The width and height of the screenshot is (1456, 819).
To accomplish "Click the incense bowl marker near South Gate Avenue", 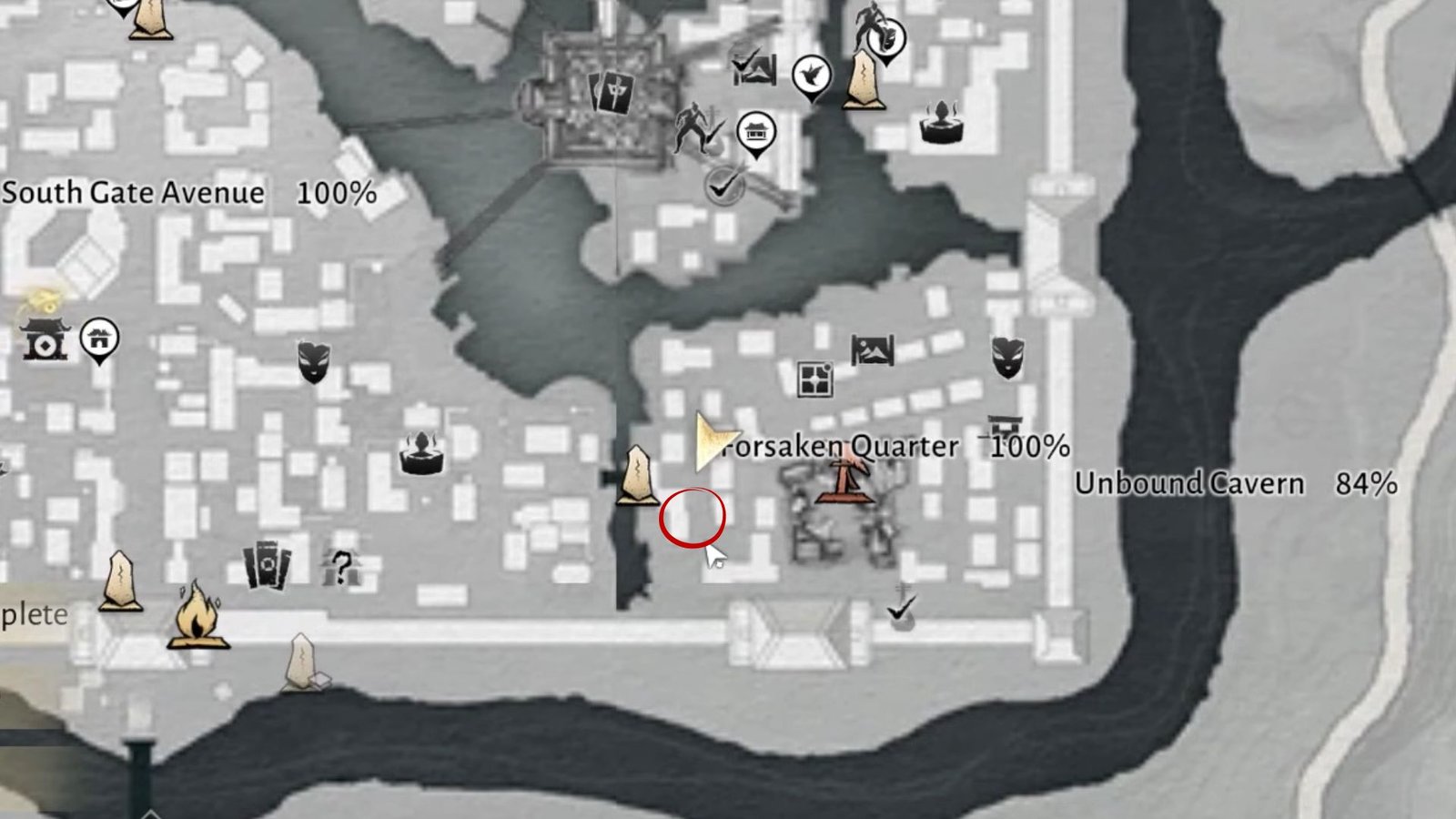I will 421,453.
